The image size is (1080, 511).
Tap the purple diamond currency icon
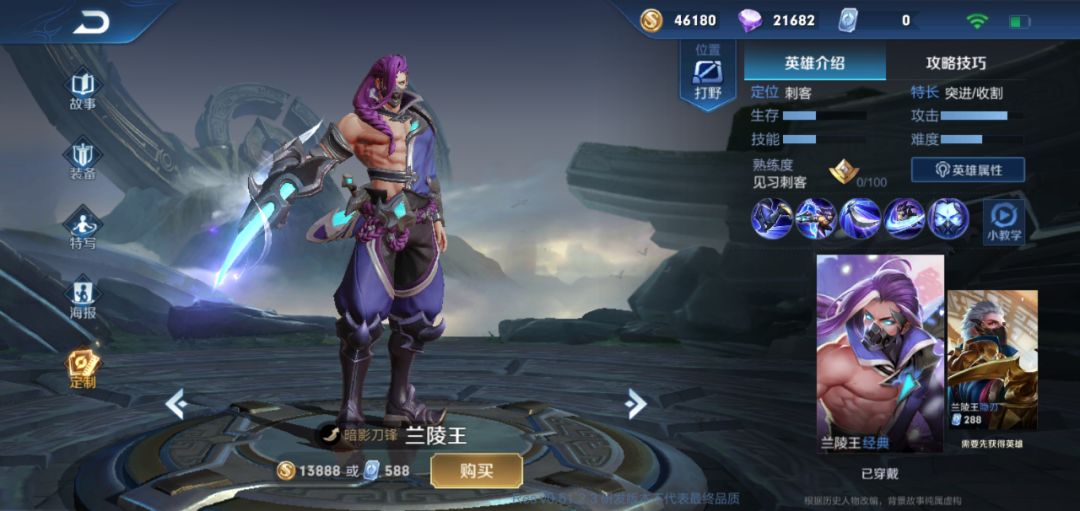(x=749, y=20)
